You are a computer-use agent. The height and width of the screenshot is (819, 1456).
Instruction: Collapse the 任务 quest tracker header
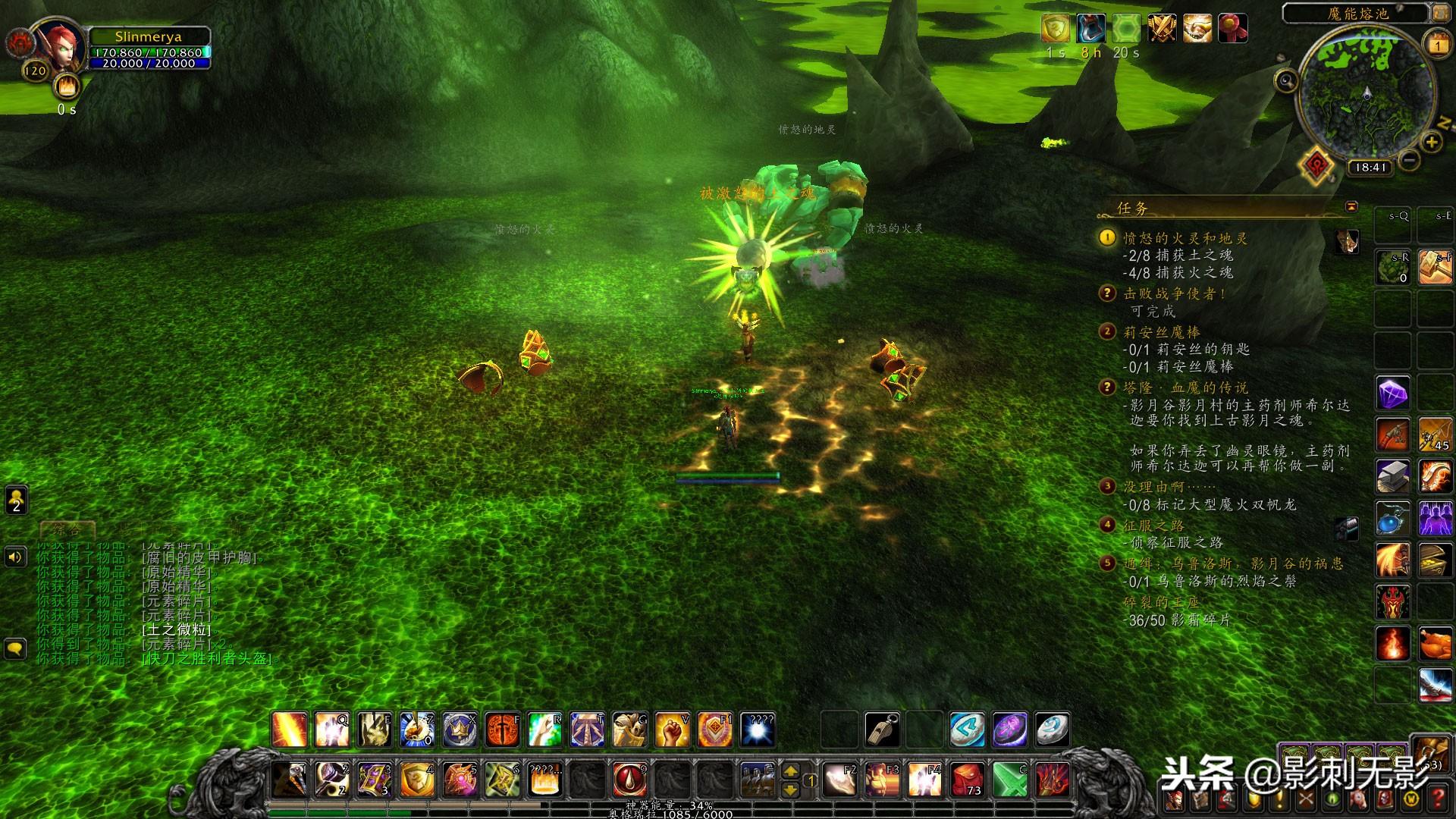point(1351,206)
